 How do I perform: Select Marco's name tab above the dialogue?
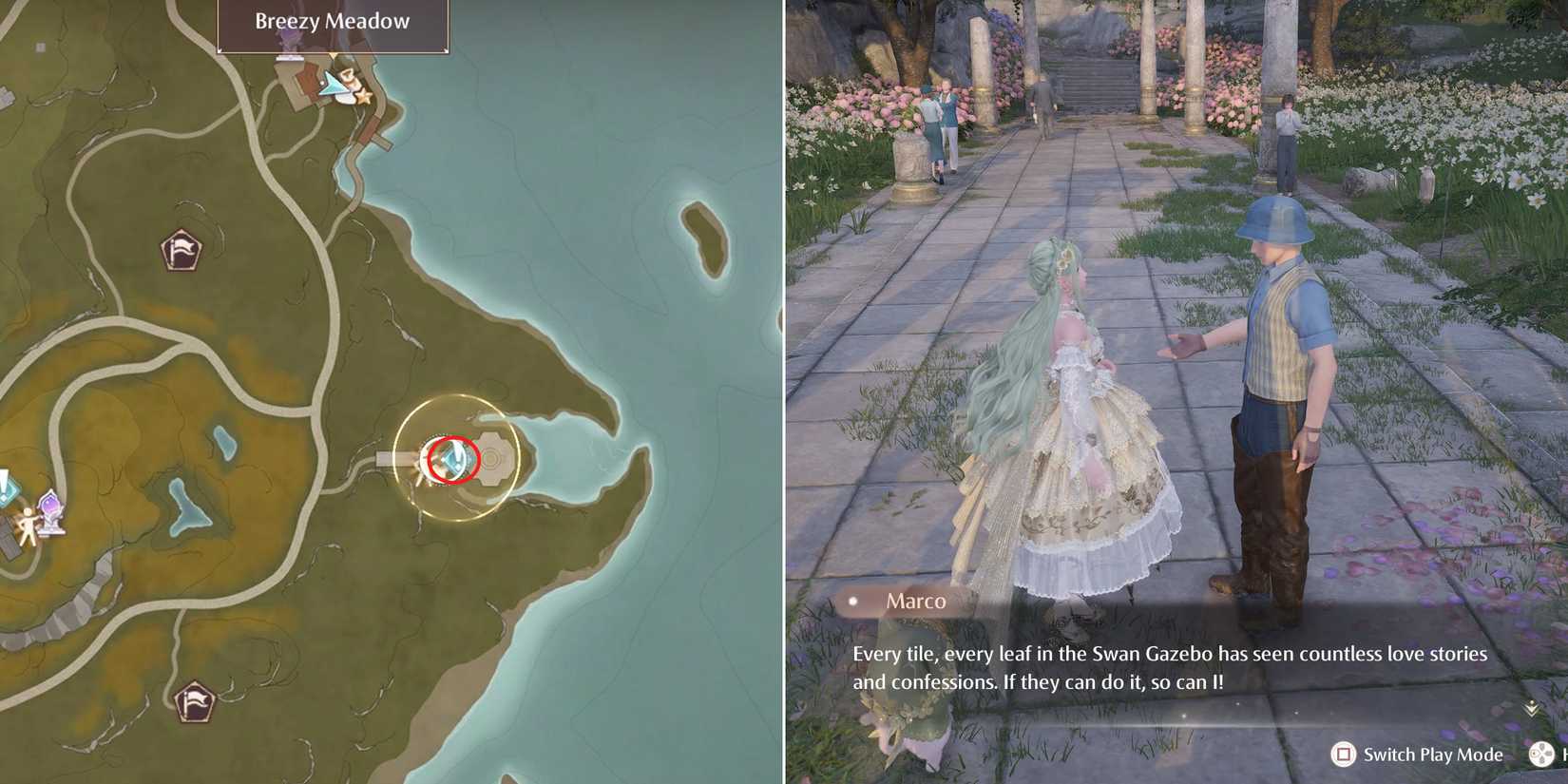pyautogui.click(x=915, y=601)
